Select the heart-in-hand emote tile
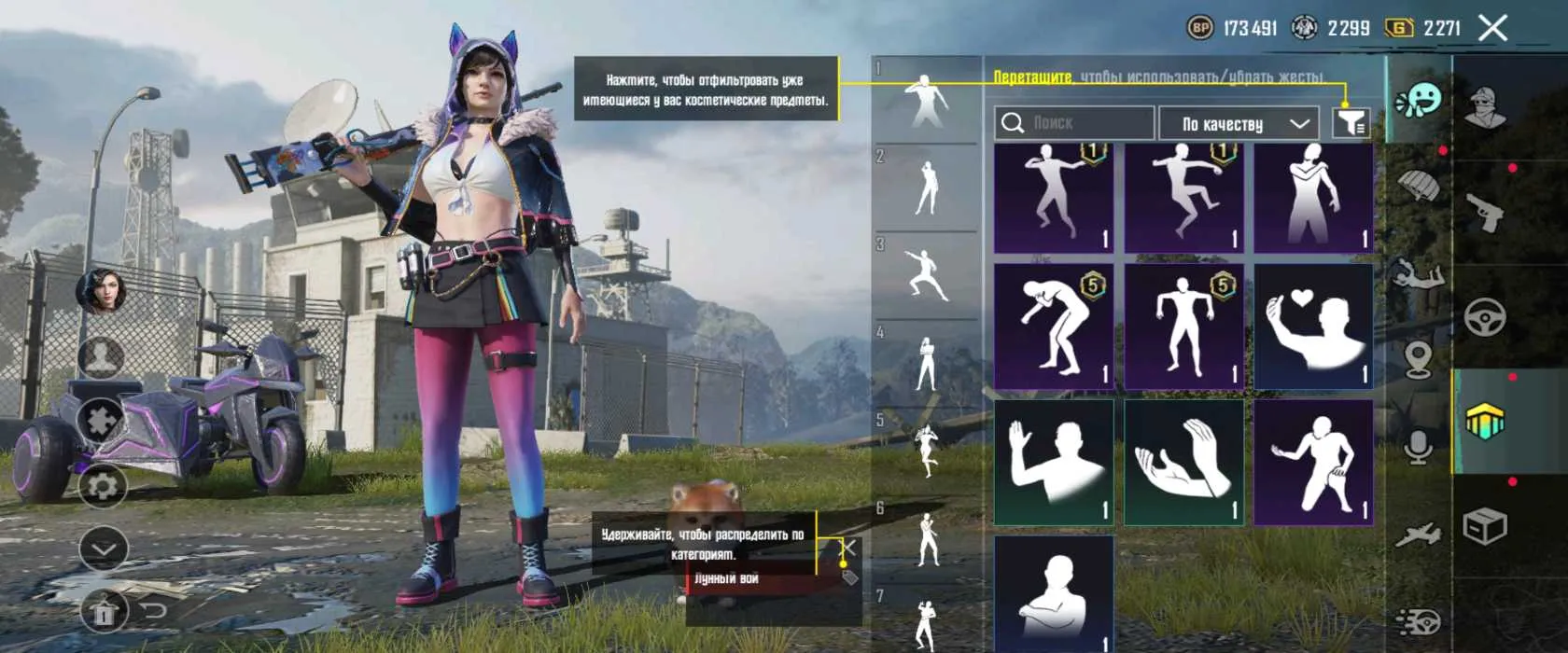Screen dimensions: 1568x653 point(1313,326)
